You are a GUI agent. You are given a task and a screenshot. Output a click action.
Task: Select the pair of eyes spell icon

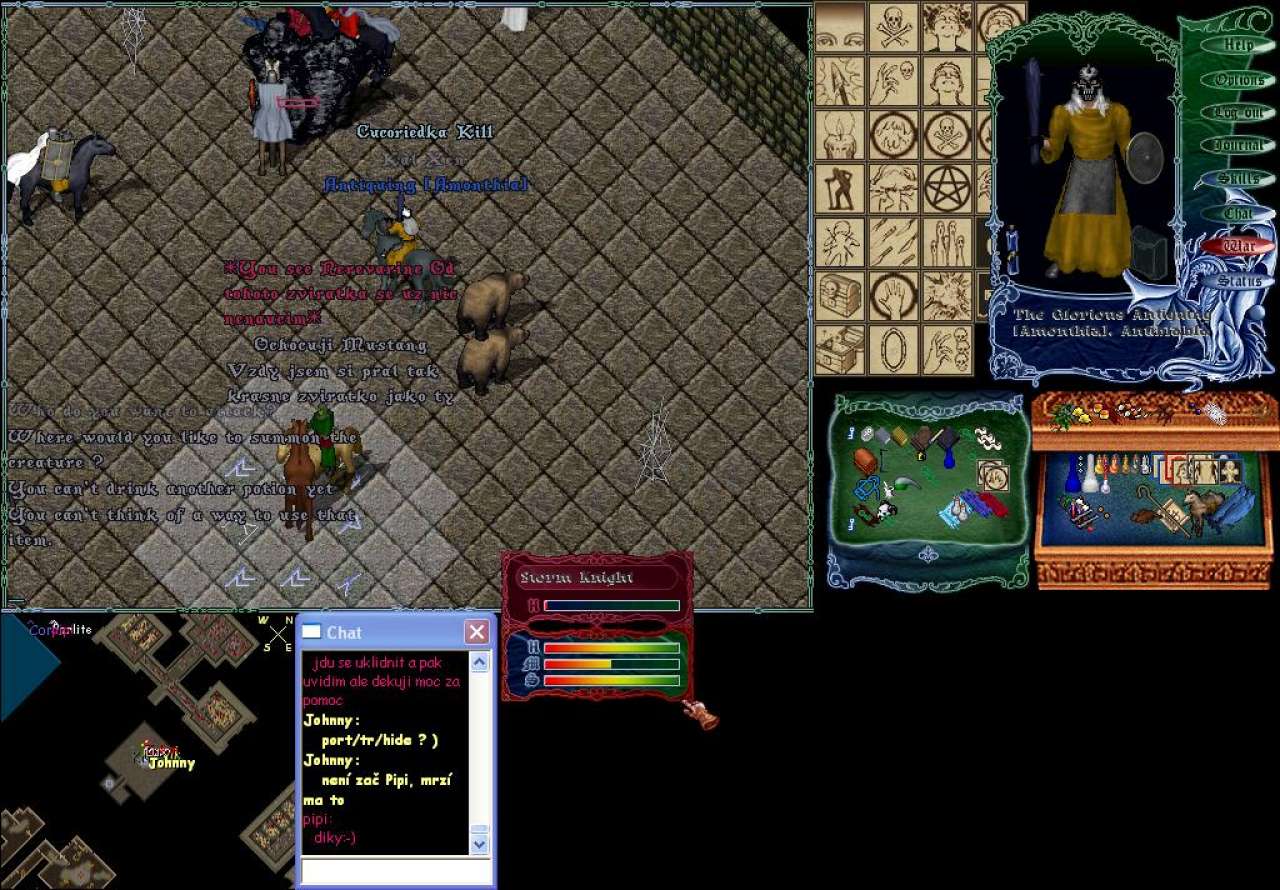coord(840,27)
